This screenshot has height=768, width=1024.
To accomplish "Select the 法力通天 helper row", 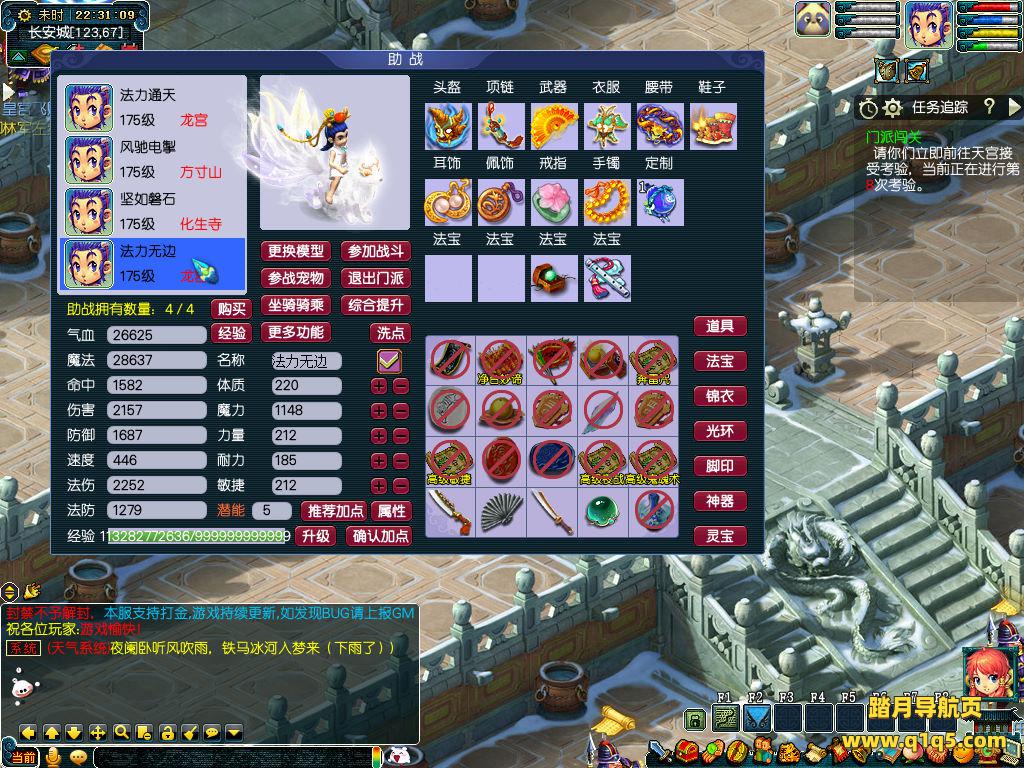I will coord(152,107).
